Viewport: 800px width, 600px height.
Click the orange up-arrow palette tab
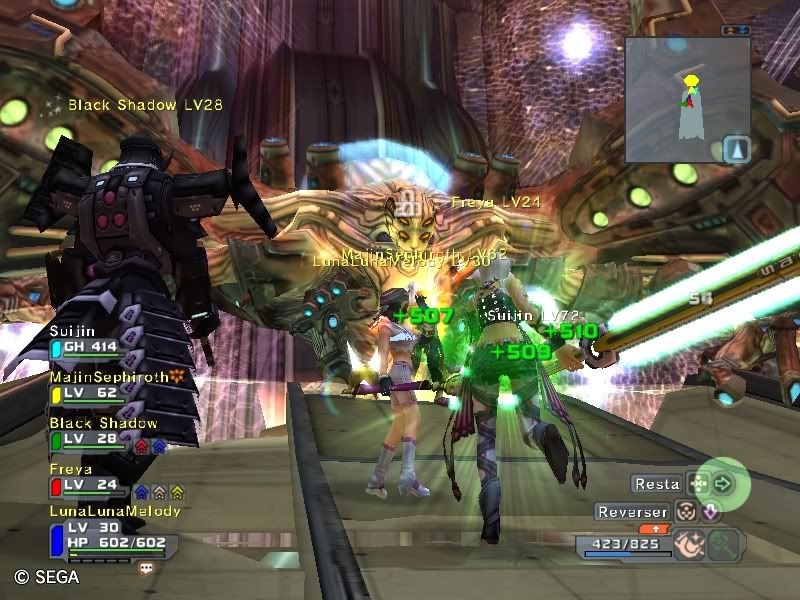click(x=655, y=528)
